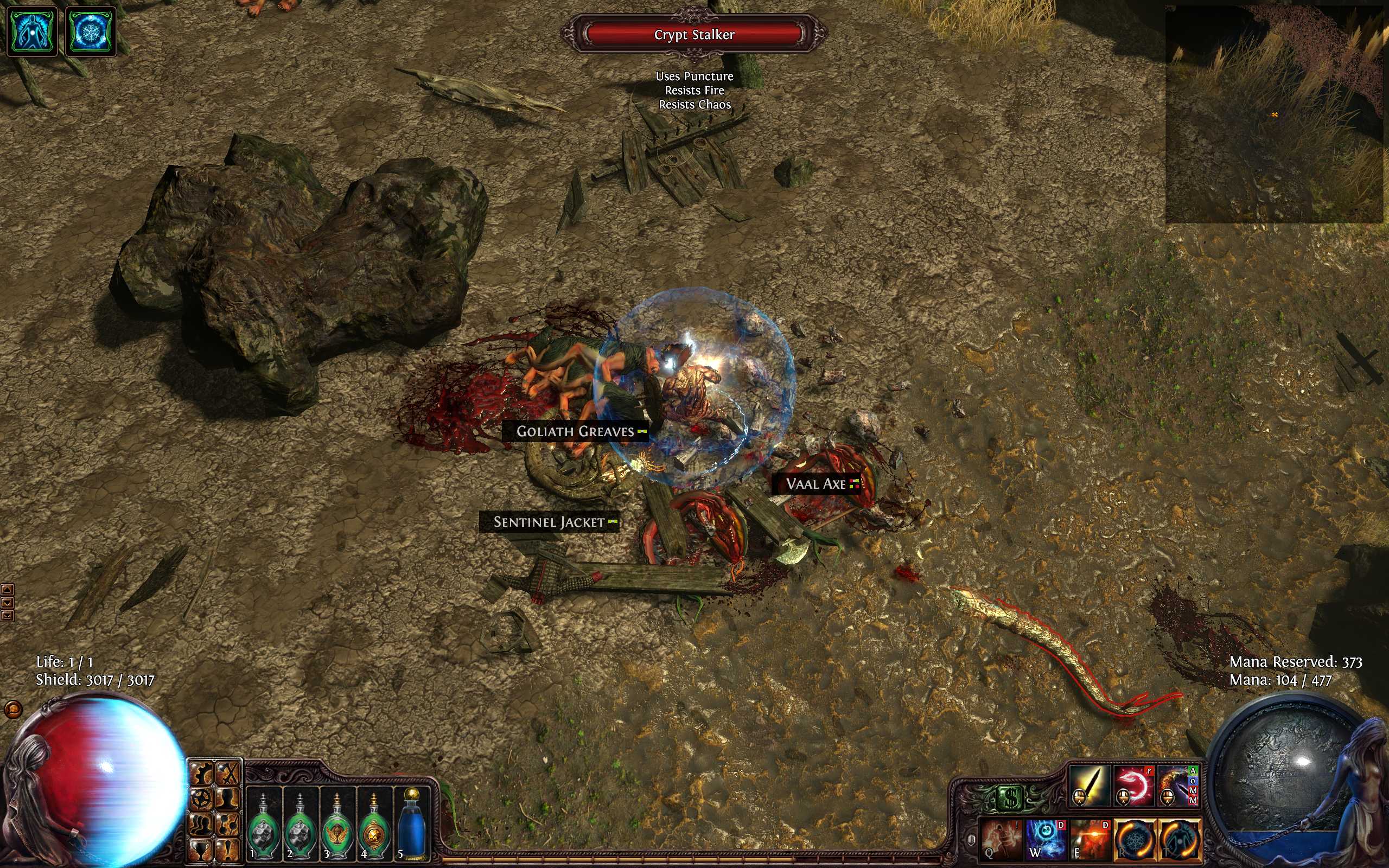Screen dimensions: 1389x868
Task: Click the minimap overlay
Action: click(1273, 114)
